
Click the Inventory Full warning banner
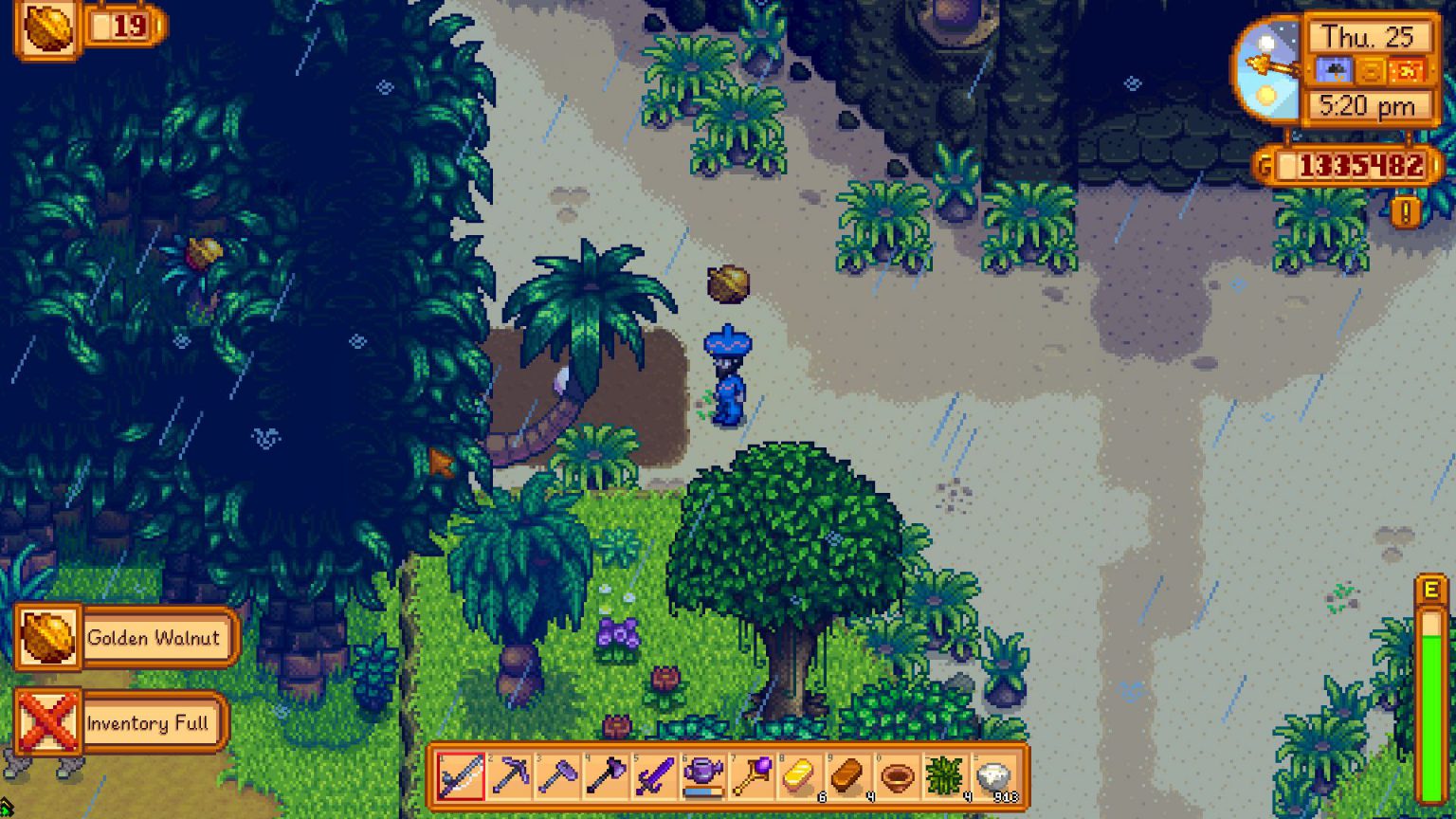point(123,722)
